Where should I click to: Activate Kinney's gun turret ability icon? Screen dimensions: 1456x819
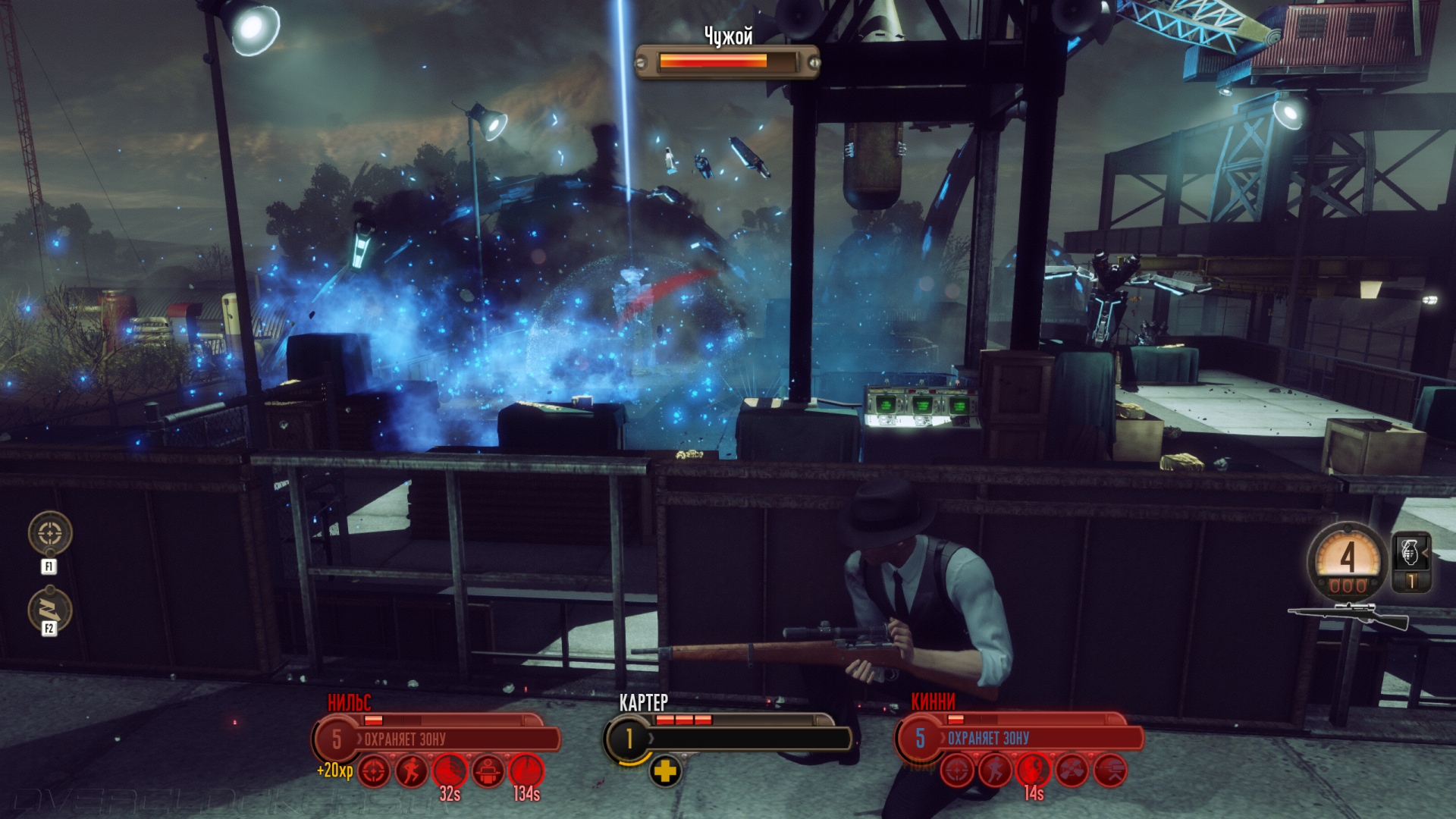tap(1110, 772)
